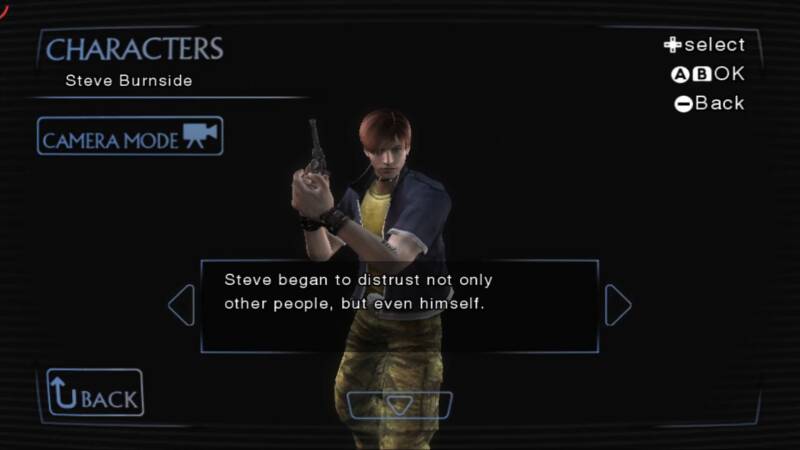Show the previous character with left arrow
The image size is (800, 450).
pyautogui.click(x=182, y=306)
